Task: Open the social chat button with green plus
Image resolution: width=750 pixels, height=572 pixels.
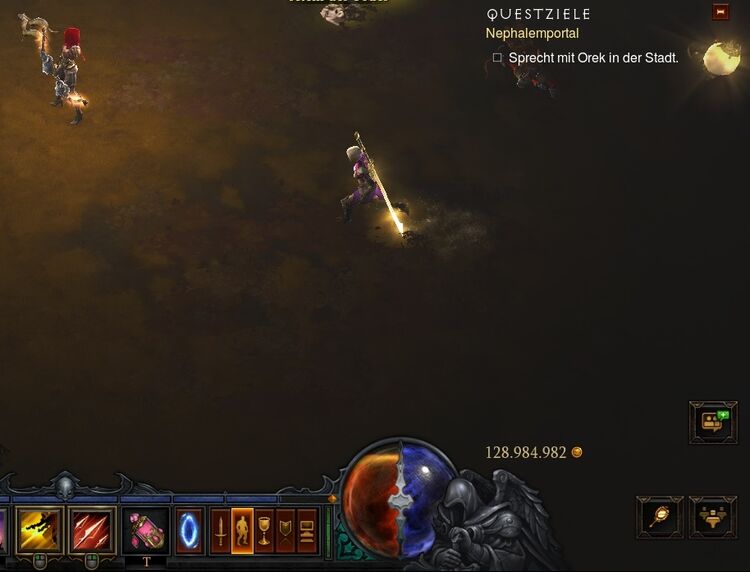Action: click(713, 422)
